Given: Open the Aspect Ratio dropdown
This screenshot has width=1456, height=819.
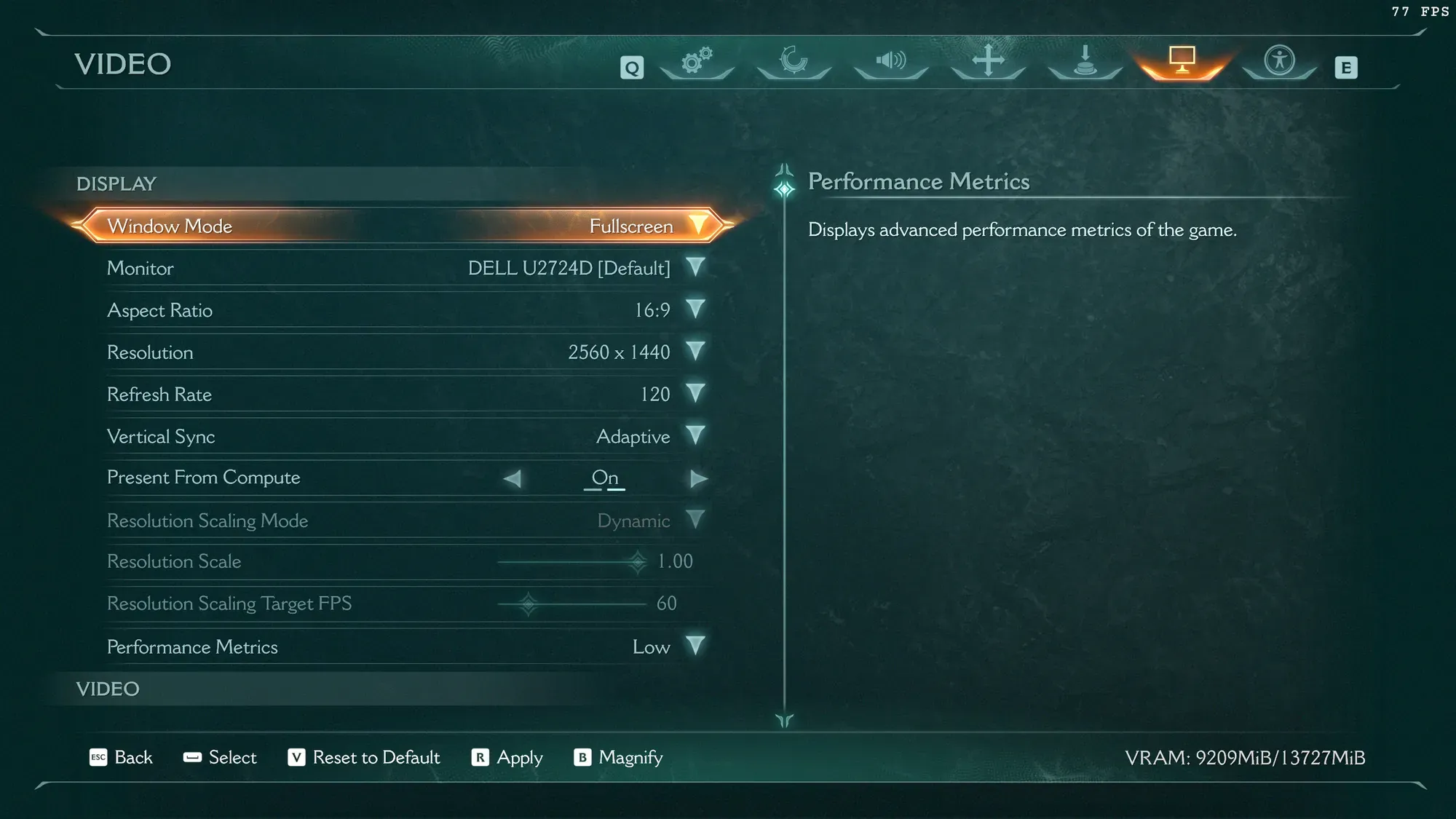Looking at the screenshot, I should (x=695, y=309).
